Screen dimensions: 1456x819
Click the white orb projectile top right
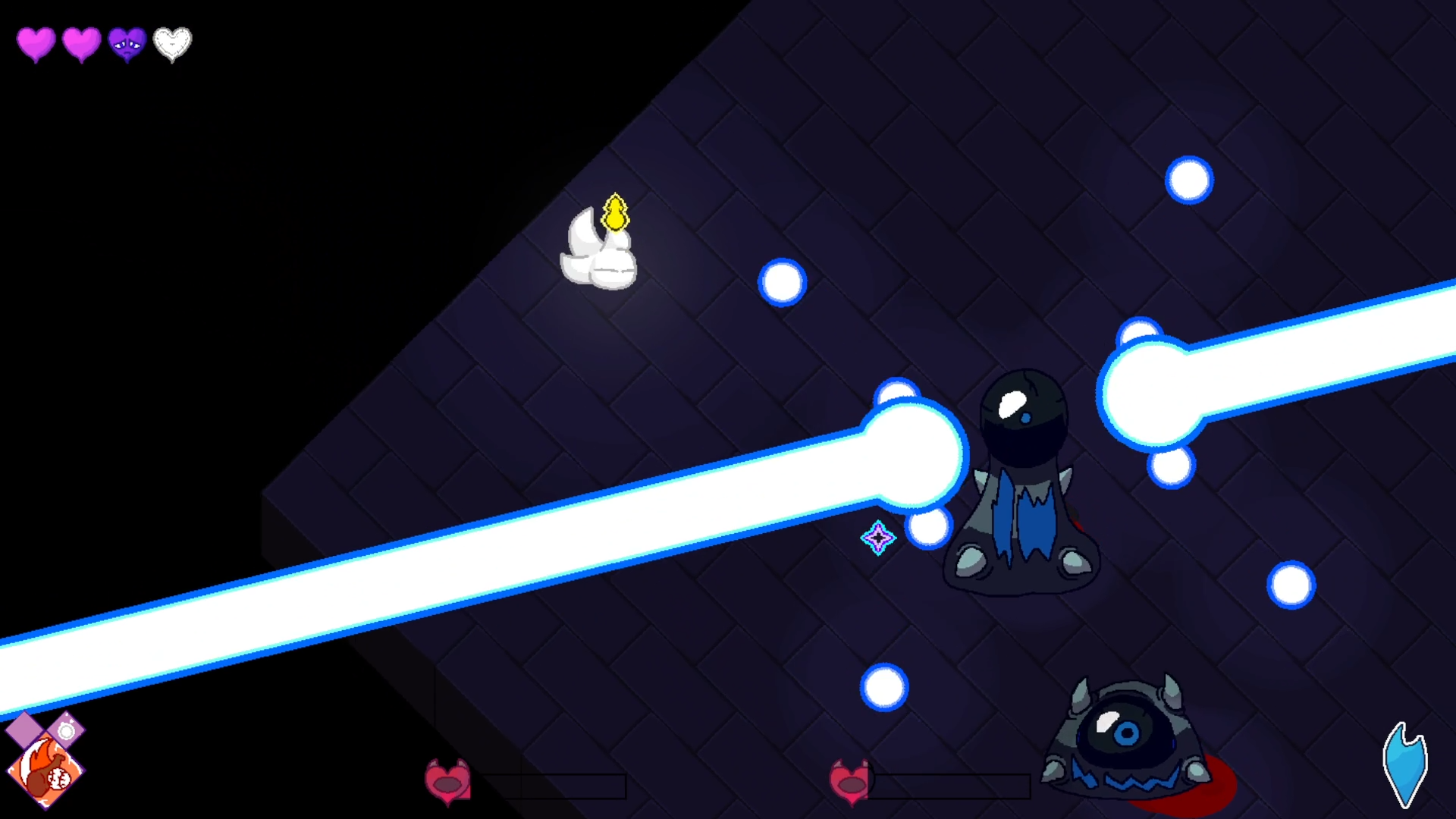click(x=1189, y=180)
